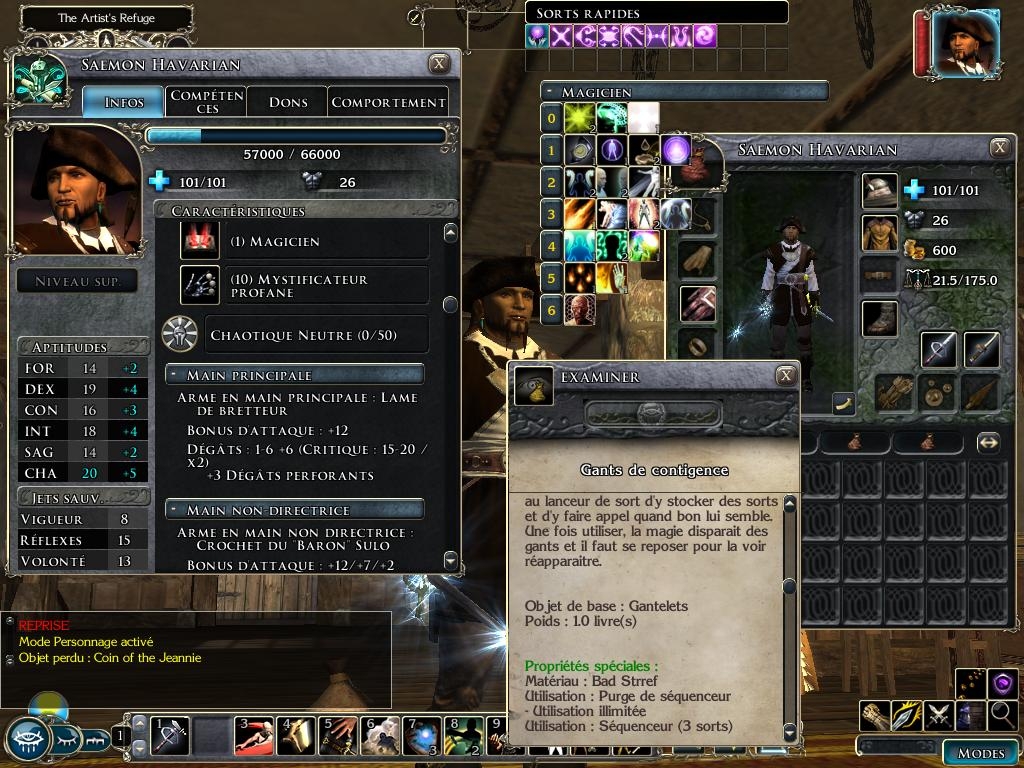Image resolution: width=1024 pixels, height=768 pixels.
Task: Select level 3 spell row in Magicien
Action: [551, 213]
